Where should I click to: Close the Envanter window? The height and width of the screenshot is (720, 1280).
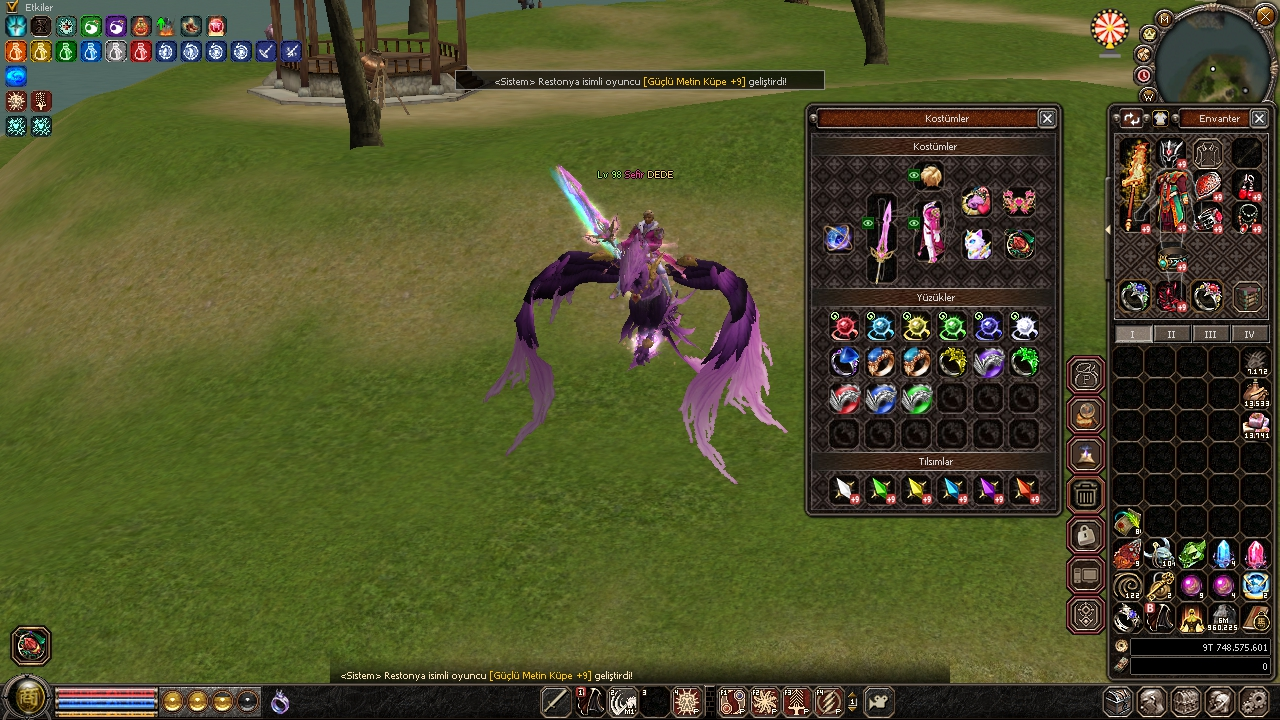1259,118
